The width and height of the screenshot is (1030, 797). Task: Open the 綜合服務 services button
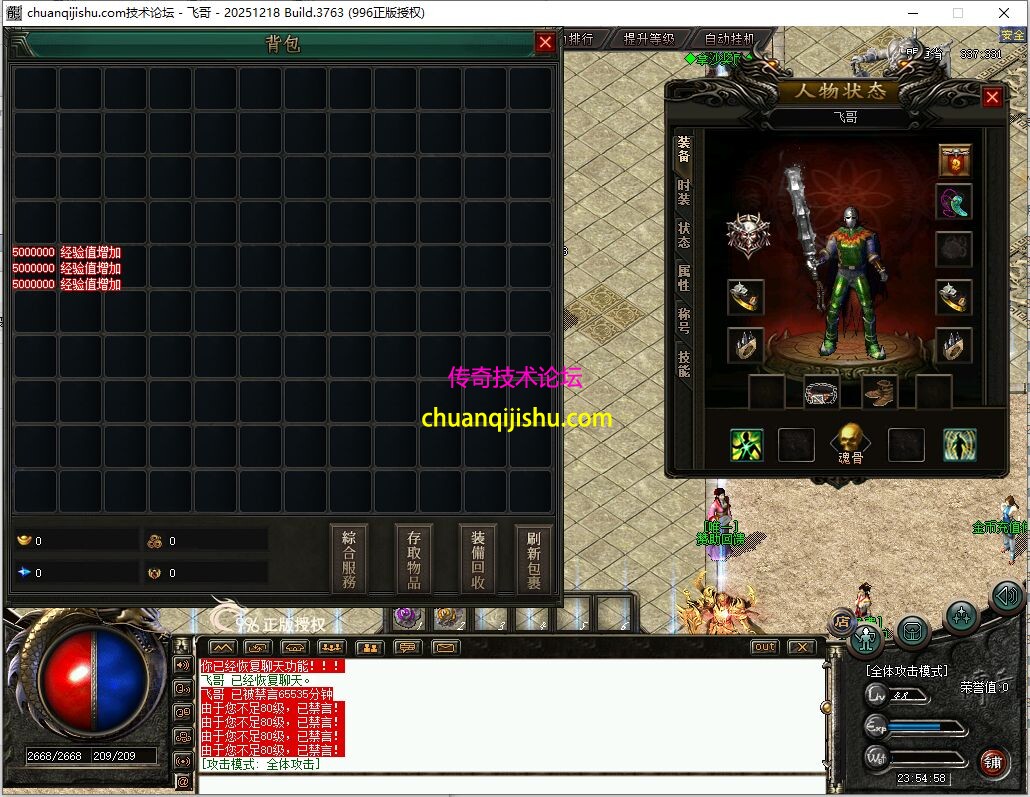tap(349, 559)
